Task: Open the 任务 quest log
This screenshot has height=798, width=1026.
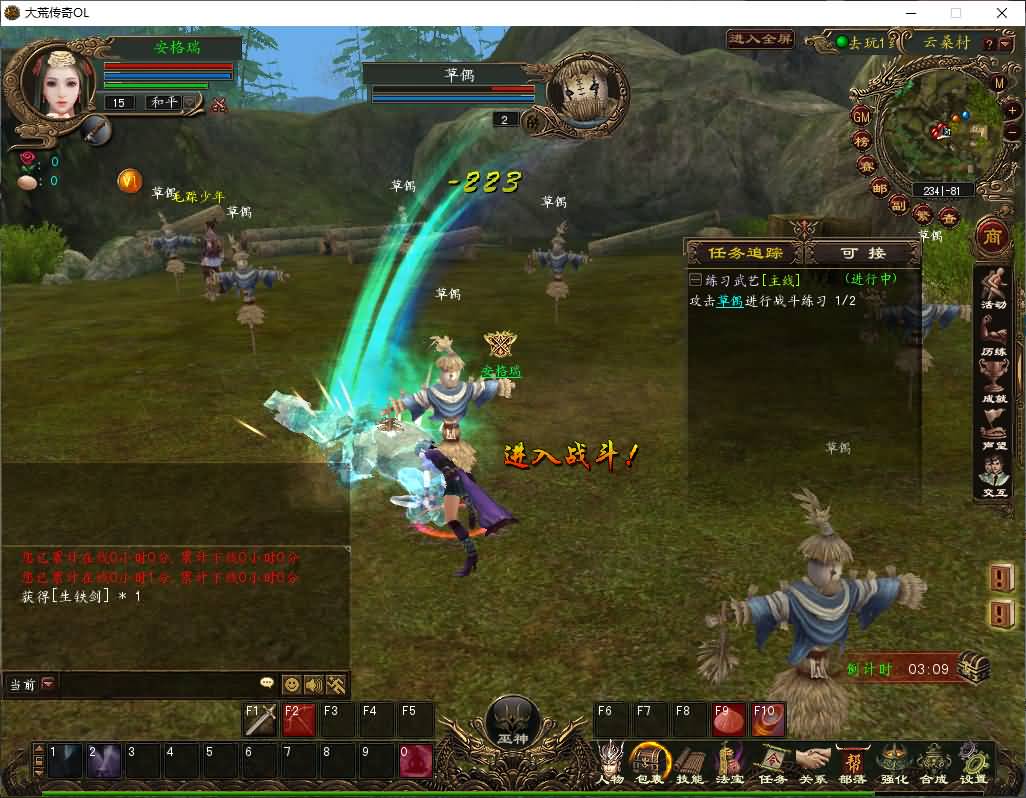Action: coord(773,763)
